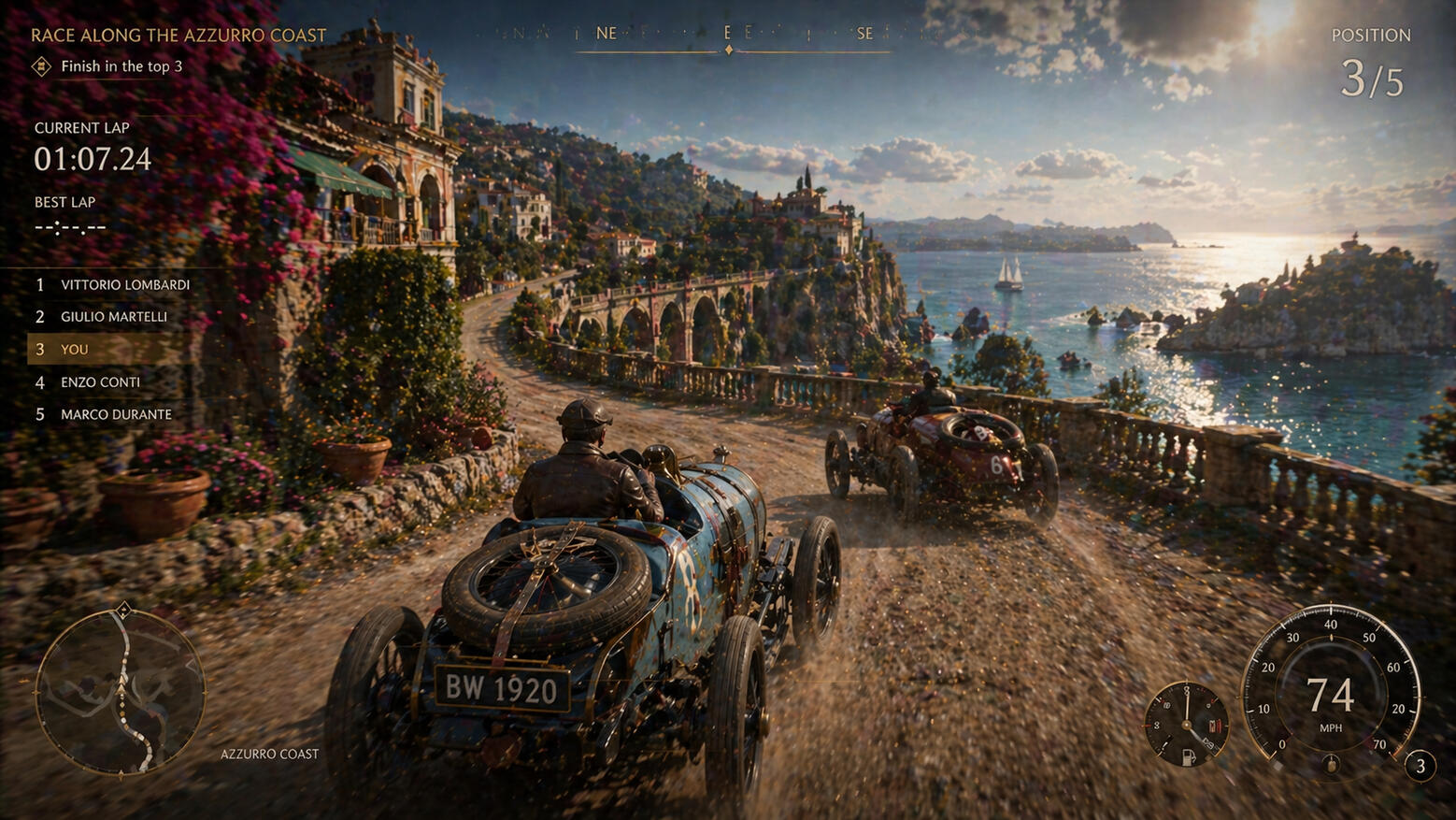The height and width of the screenshot is (820, 1456).
Task: Click the compass strip heading bar
Action: click(x=729, y=36)
